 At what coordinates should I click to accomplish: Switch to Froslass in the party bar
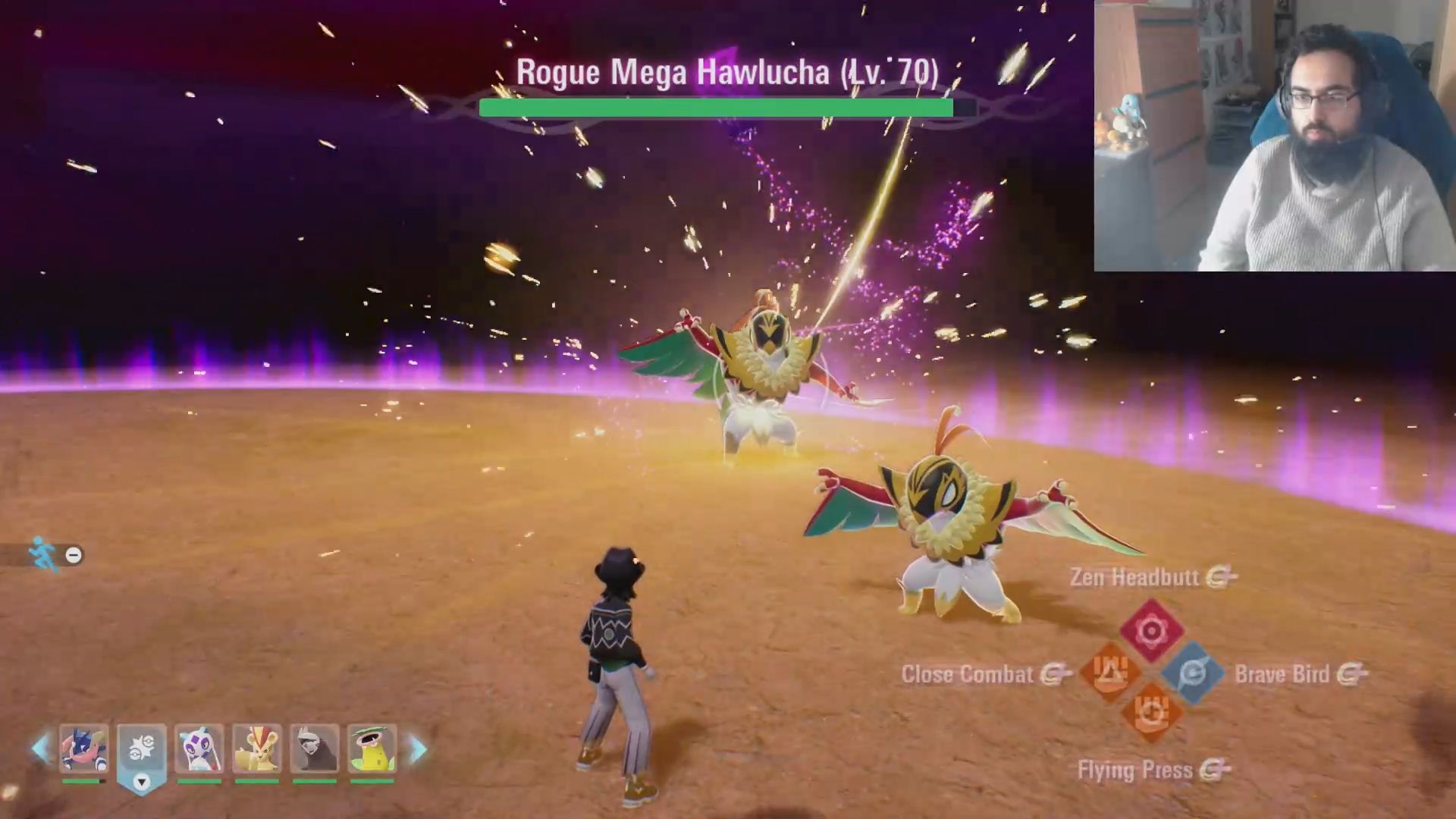coord(199,749)
